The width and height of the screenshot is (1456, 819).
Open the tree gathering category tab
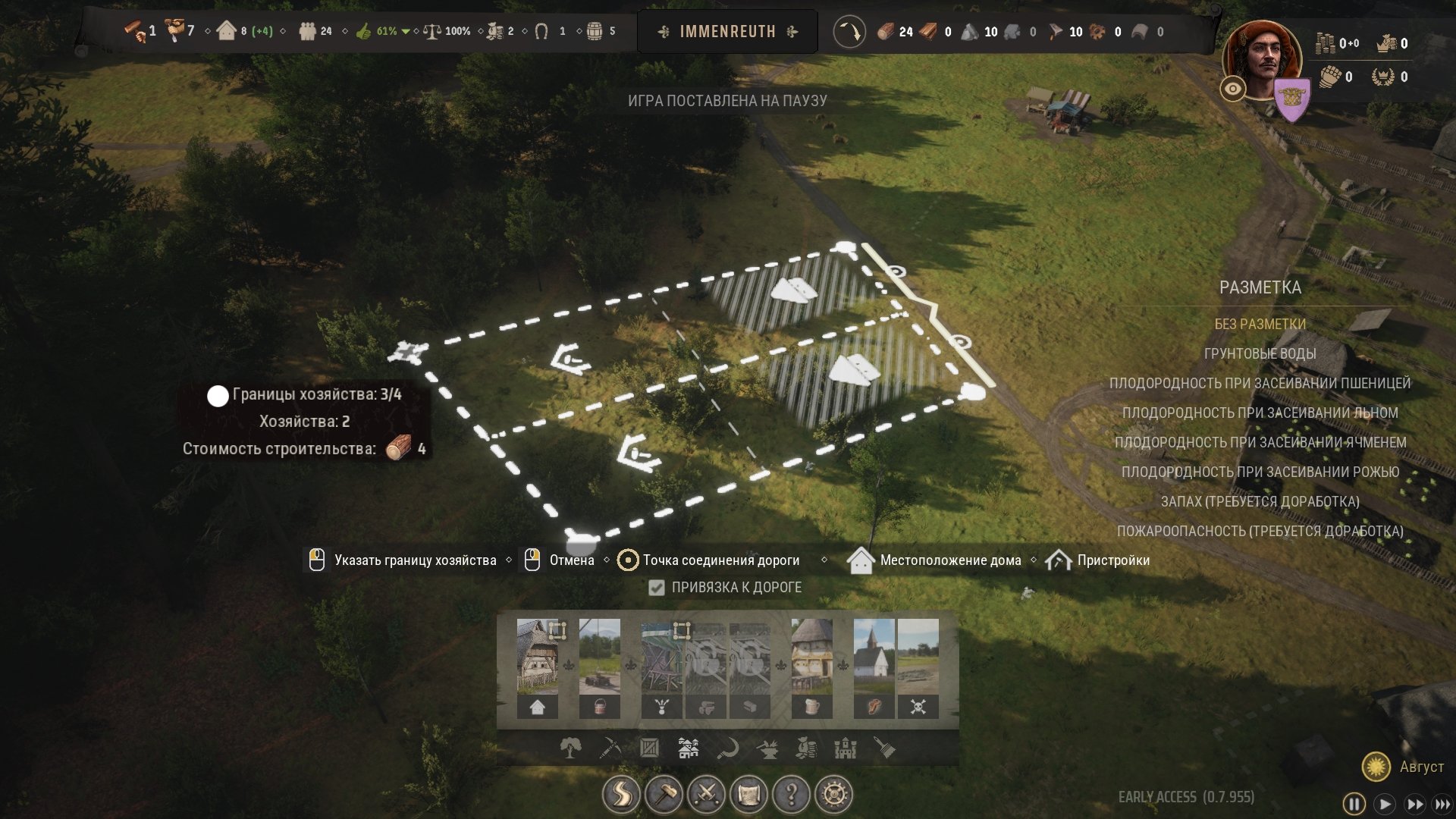[571, 748]
